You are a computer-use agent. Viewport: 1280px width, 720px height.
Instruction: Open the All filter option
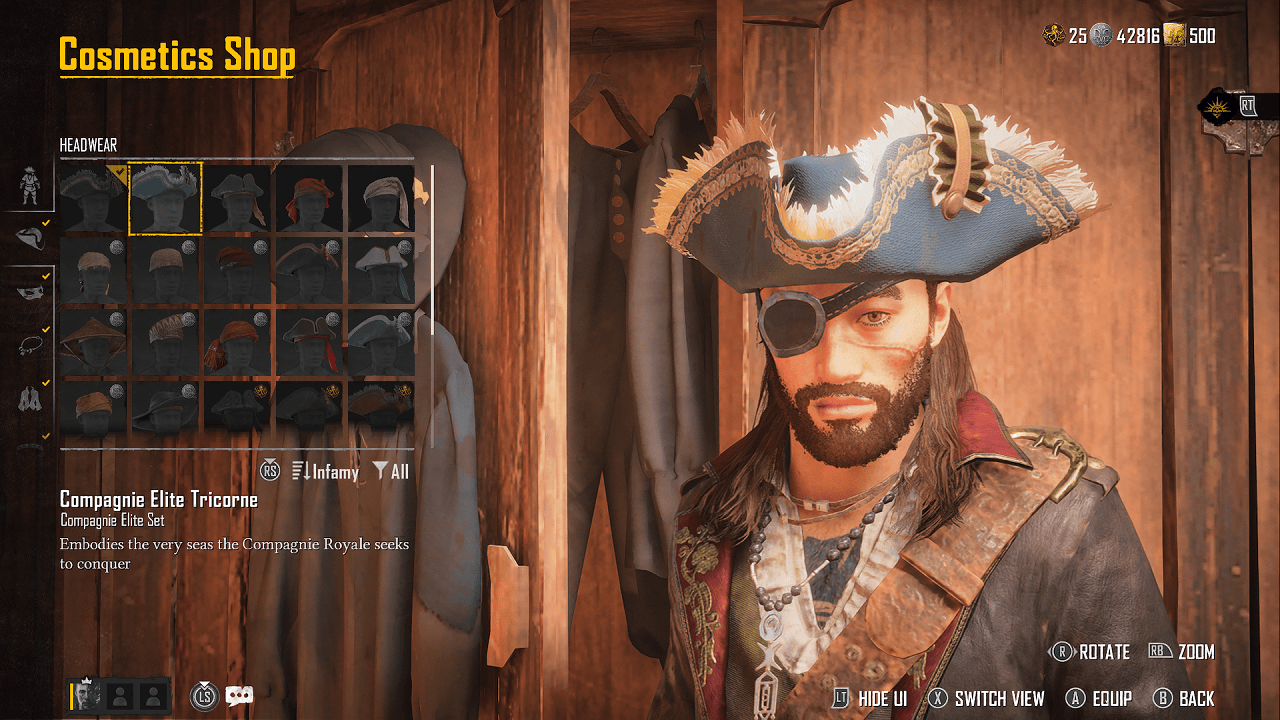click(x=391, y=471)
